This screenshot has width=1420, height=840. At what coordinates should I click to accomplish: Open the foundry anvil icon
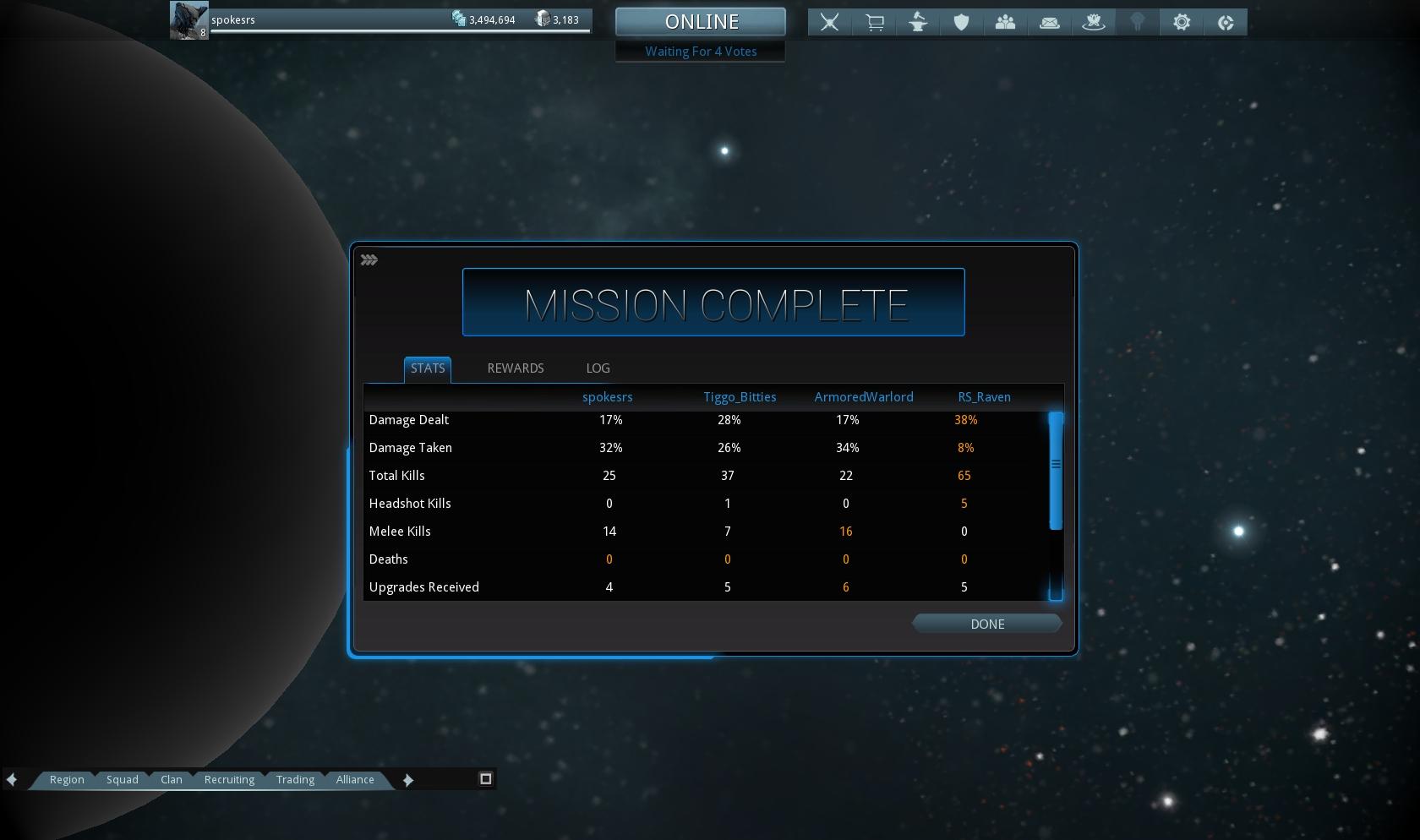[x=918, y=23]
